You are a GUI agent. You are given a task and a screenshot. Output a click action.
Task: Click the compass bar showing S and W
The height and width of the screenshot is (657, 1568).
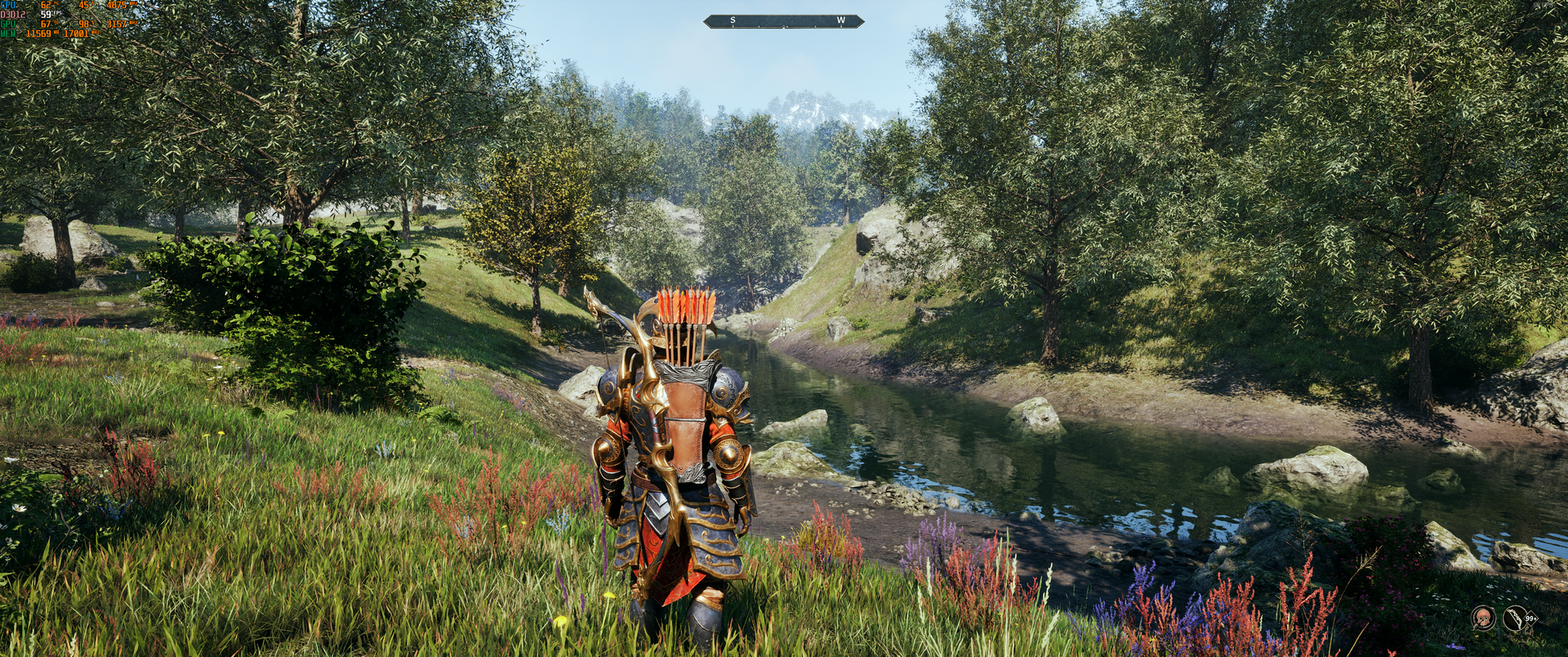click(783, 21)
